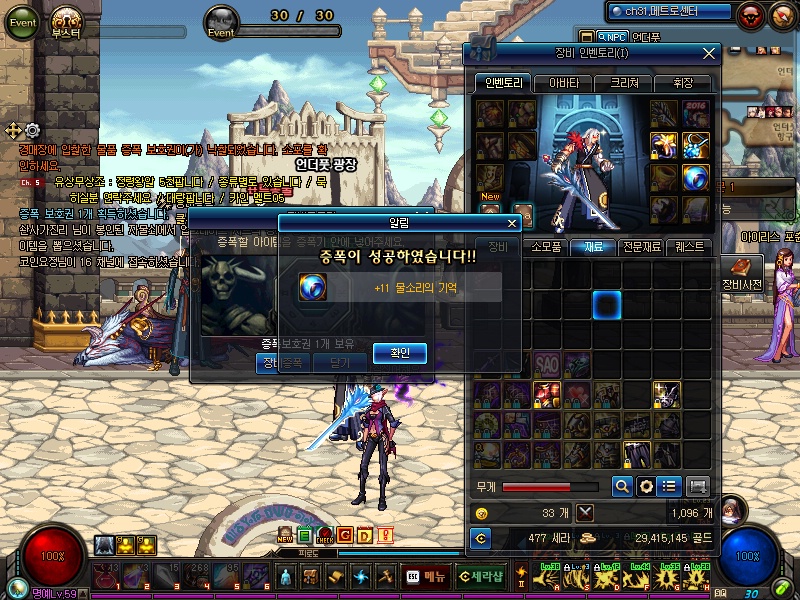This screenshot has width=800, height=600.
Task: Open inventory gear settings button
Action: click(x=647, y=486)
